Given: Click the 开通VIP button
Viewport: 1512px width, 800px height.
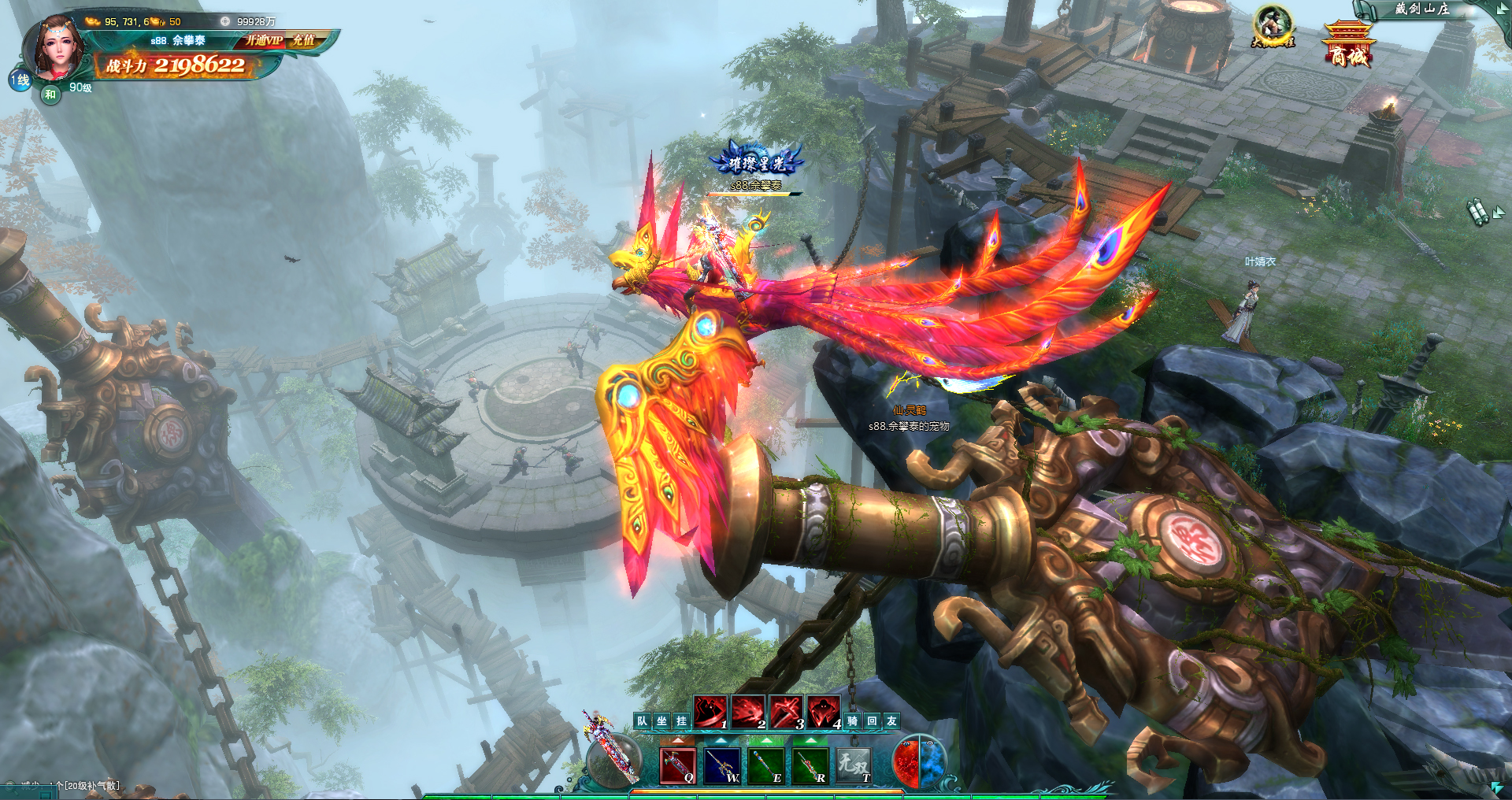Looking at the screenshot, I should (264, 40).
